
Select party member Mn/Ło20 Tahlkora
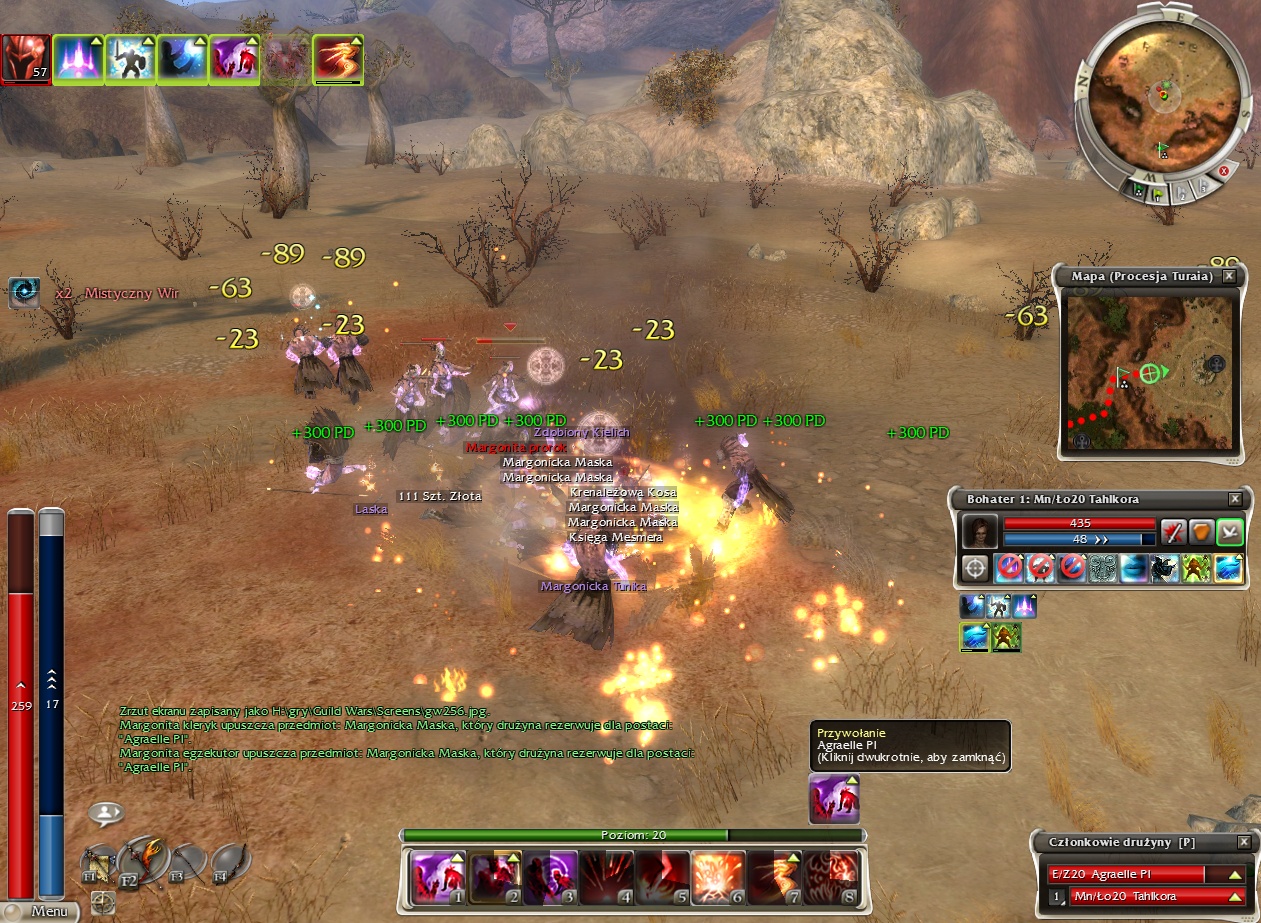1150,896
